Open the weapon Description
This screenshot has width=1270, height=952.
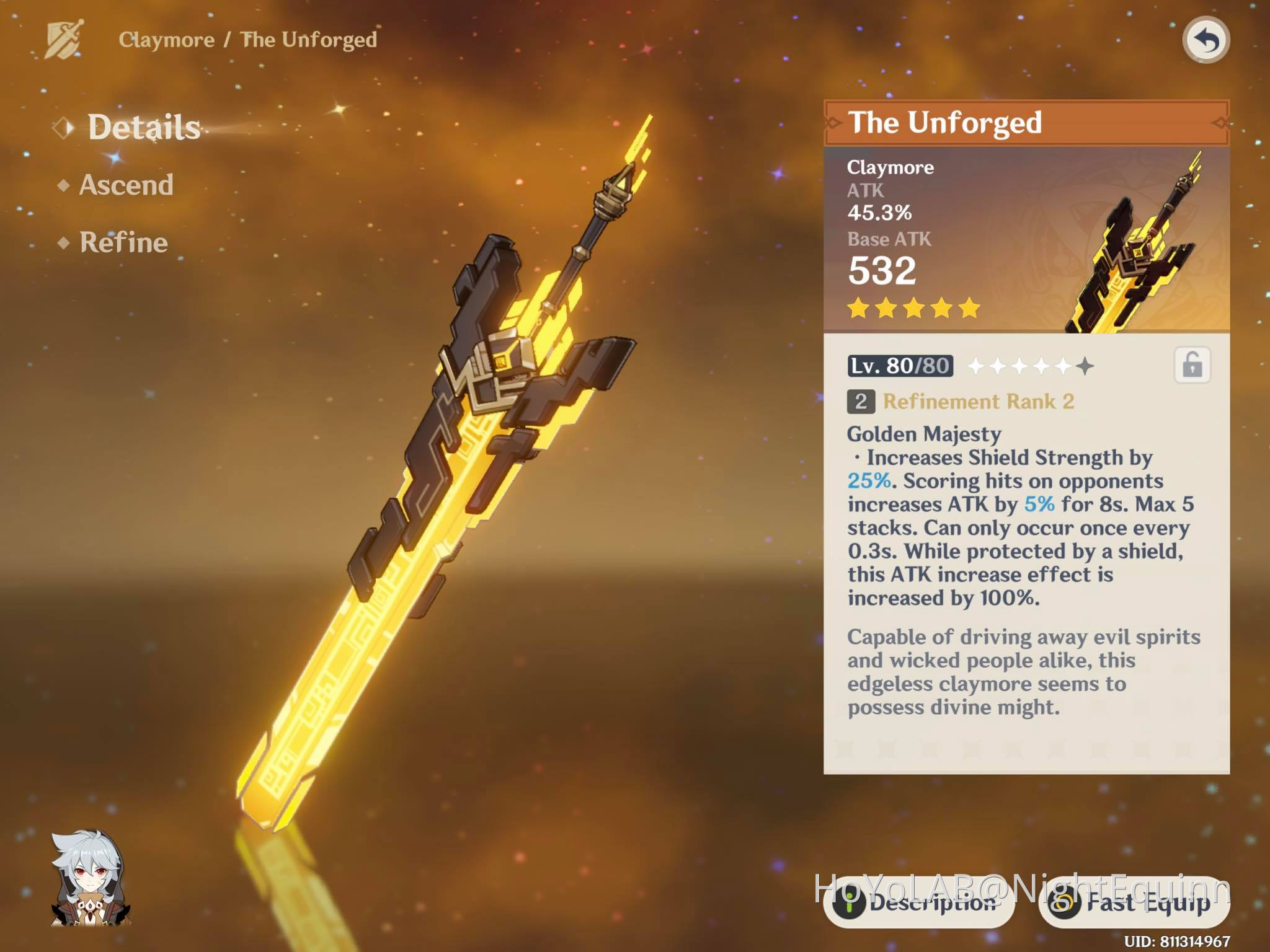coord(918,903)
